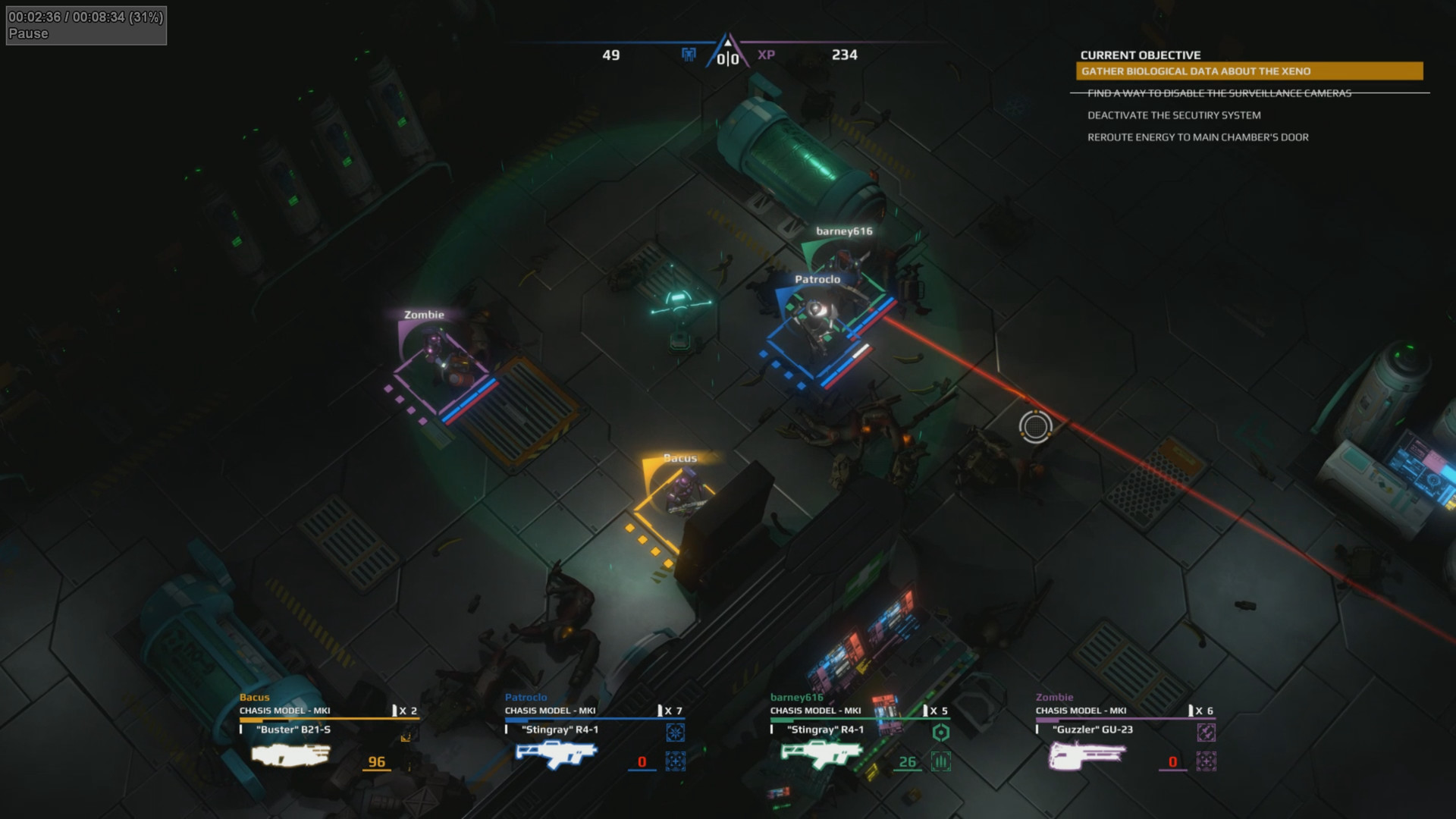Activate Zombie's upper purple ability icon
Viewport: 1456px width, 819px height.
pyautogui.click(x=1206, y=732)
